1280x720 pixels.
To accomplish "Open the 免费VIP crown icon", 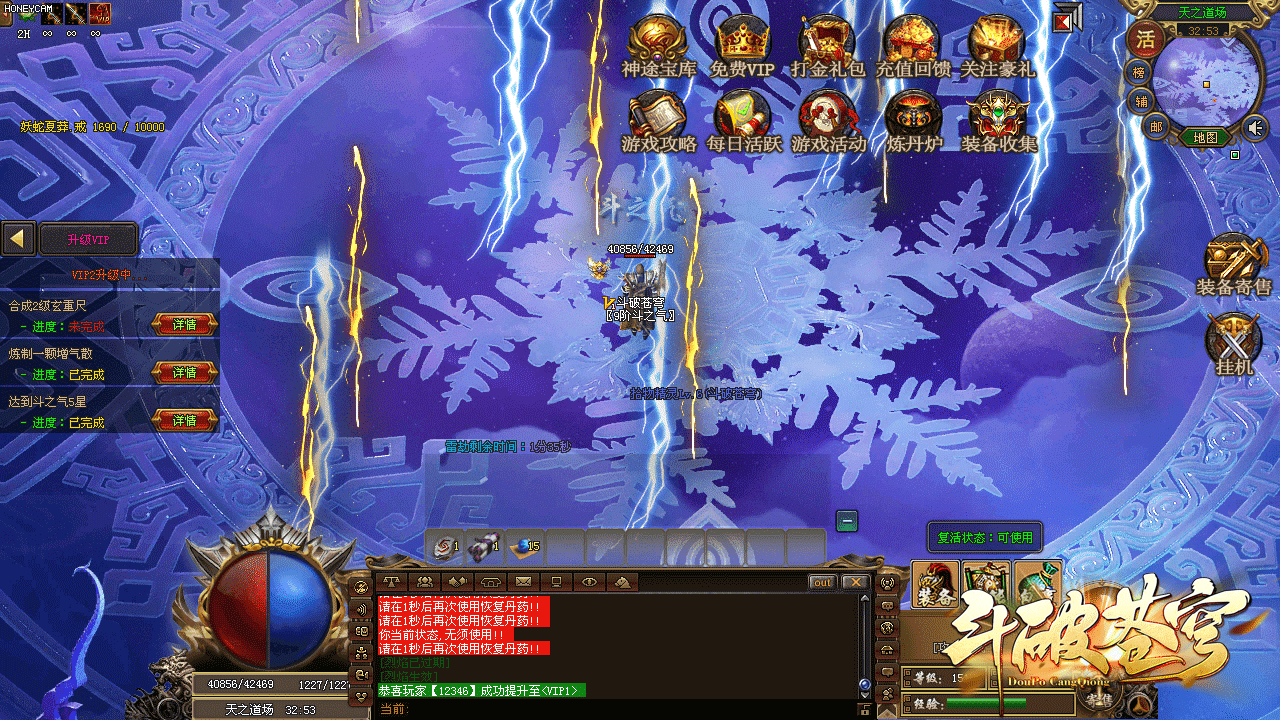I will tap(742, 43).
